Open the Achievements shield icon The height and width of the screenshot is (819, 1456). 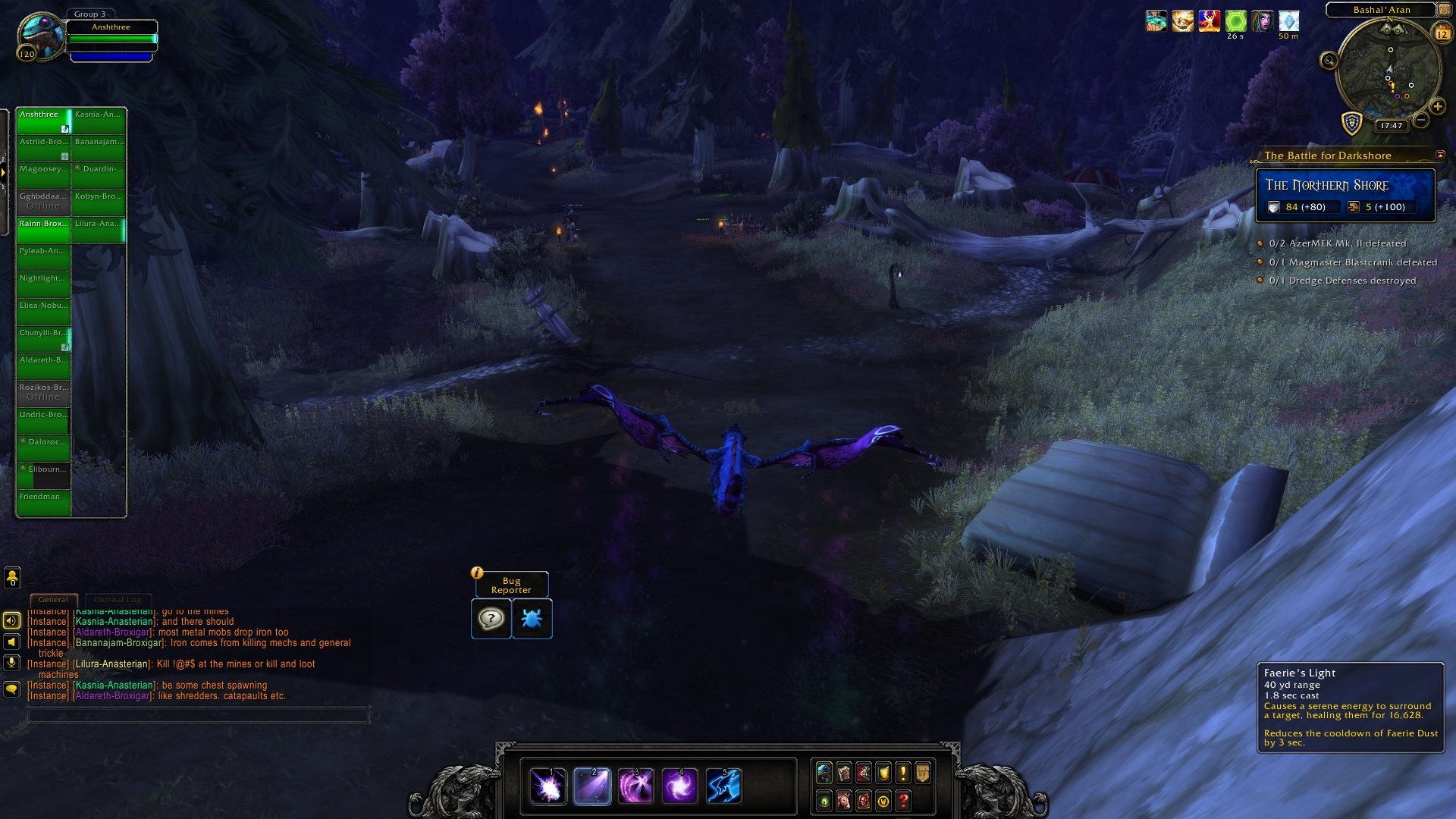[x=883, y=773]
